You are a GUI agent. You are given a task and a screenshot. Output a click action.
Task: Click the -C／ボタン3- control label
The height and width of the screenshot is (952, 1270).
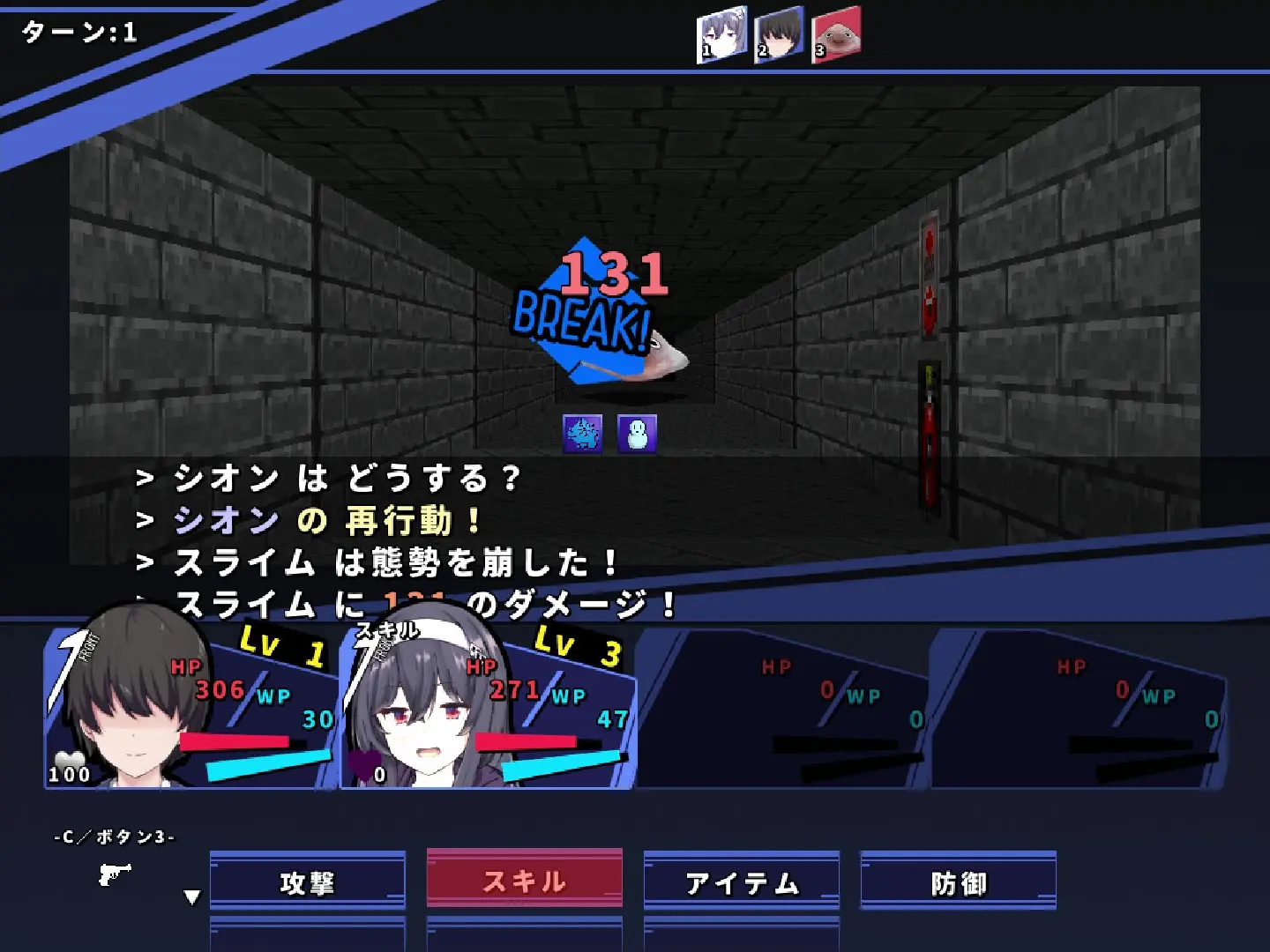[115, 838]
